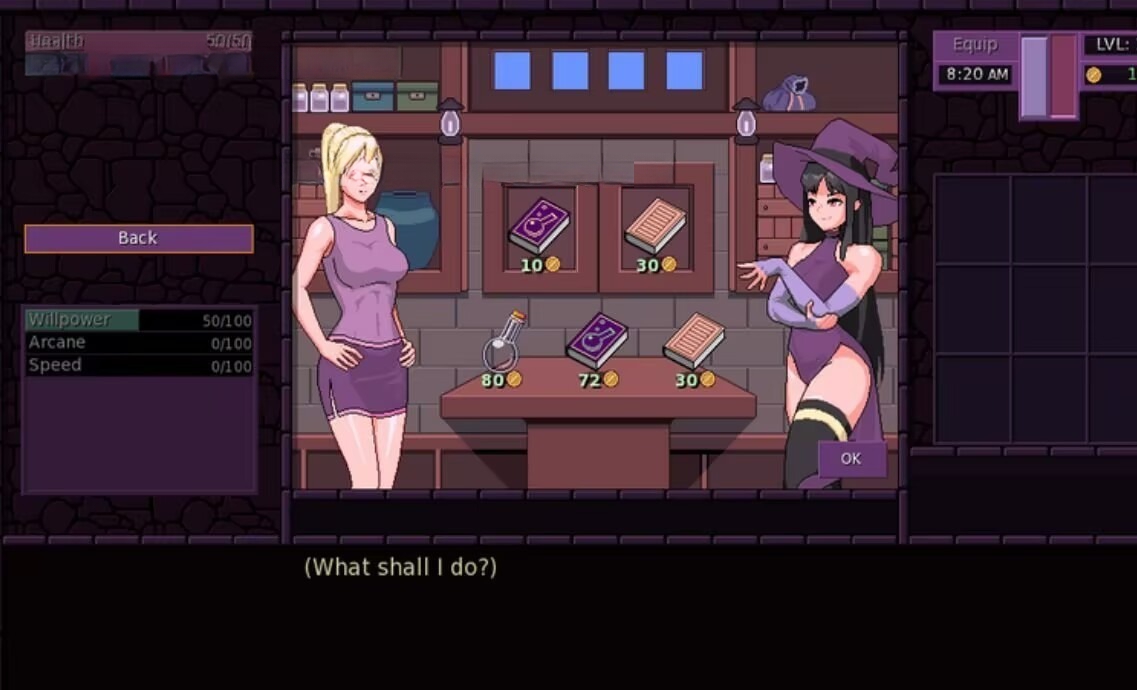Pick the pink book in the wall display

click(x=655, y=225)
